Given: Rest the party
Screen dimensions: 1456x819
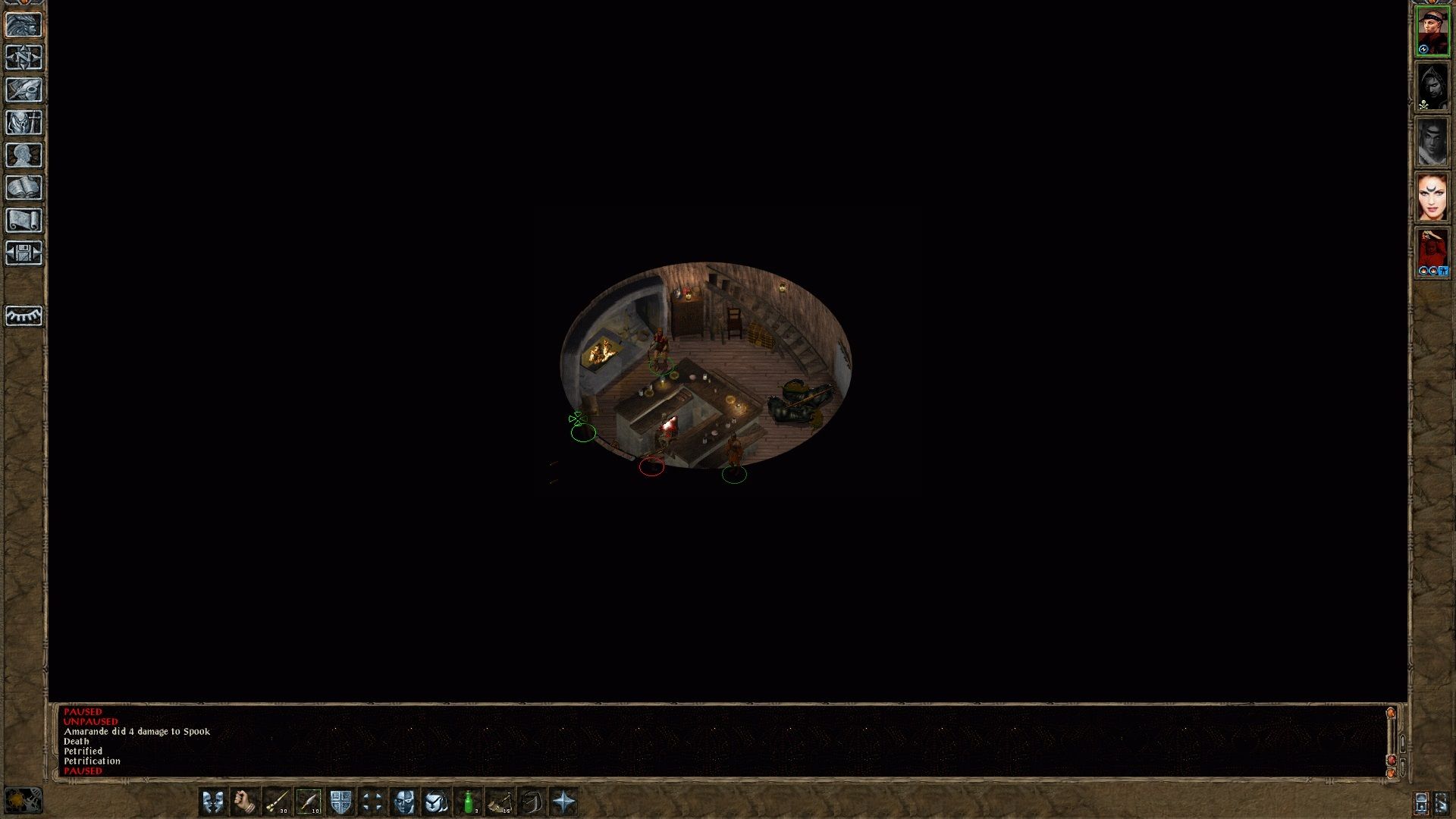Looking at the screenshot, I should click(x=23, y=315).
